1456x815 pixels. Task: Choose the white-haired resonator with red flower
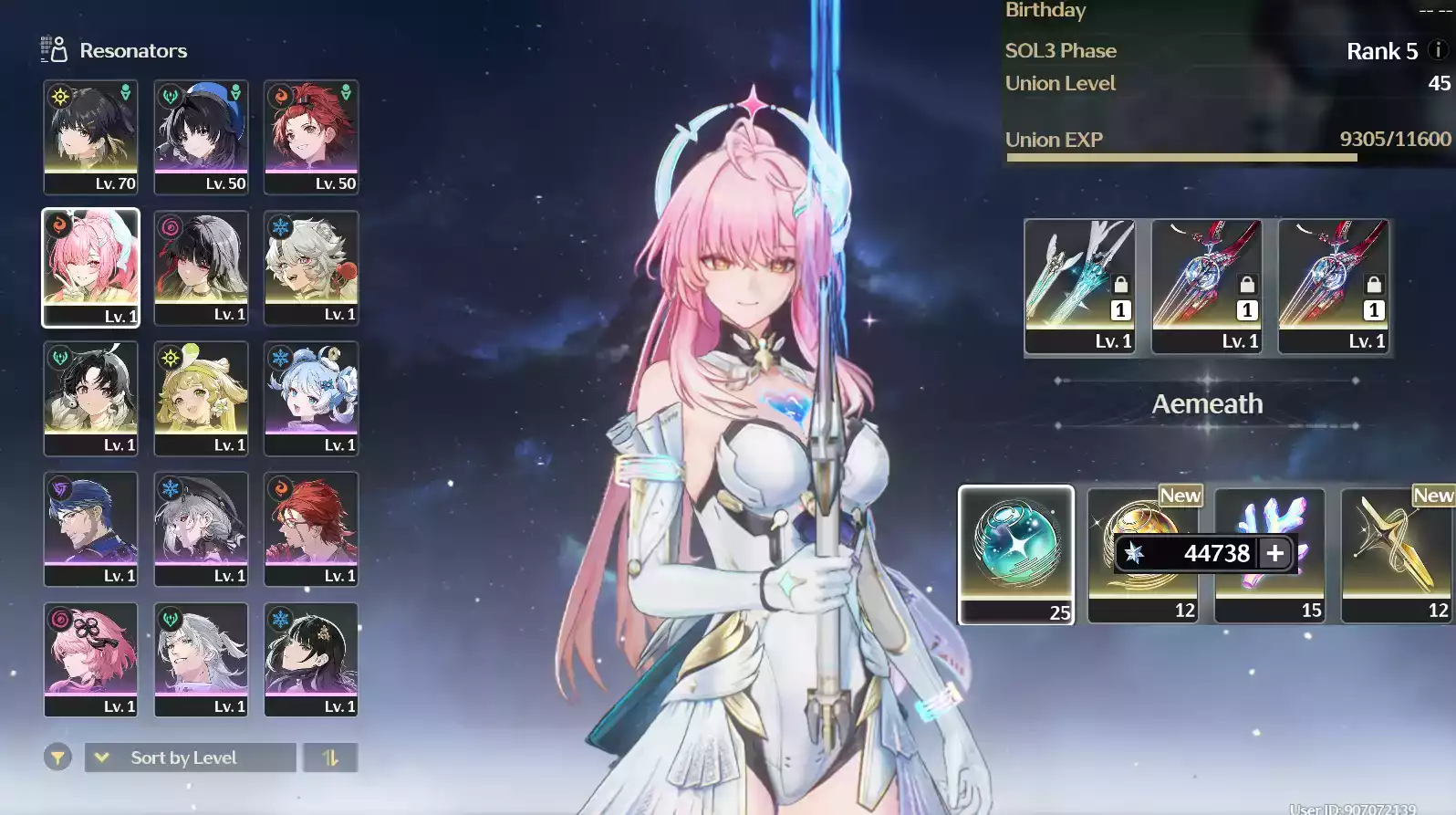[x=311, y=266]
